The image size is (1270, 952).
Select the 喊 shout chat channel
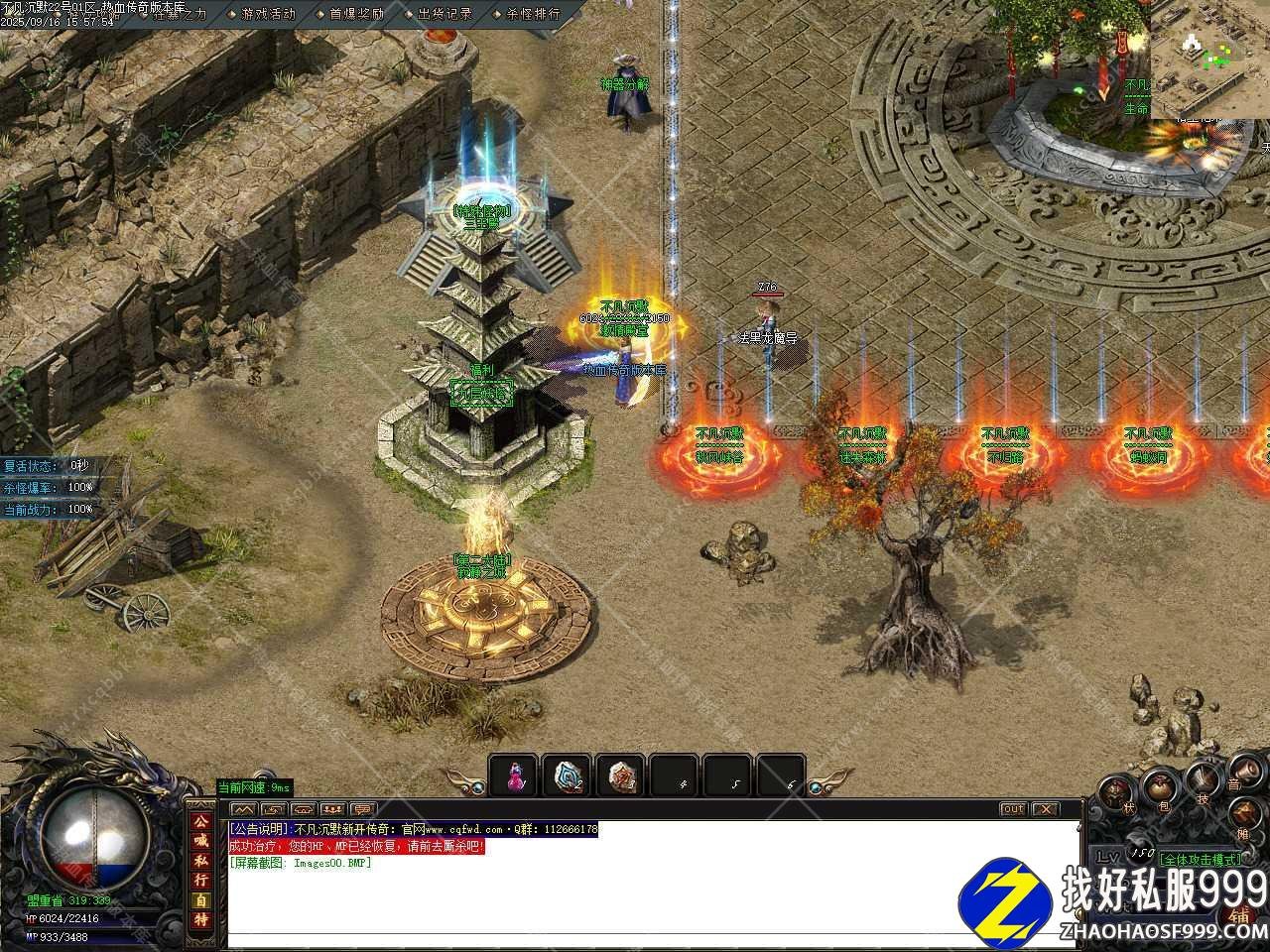(x=200, y=842)
